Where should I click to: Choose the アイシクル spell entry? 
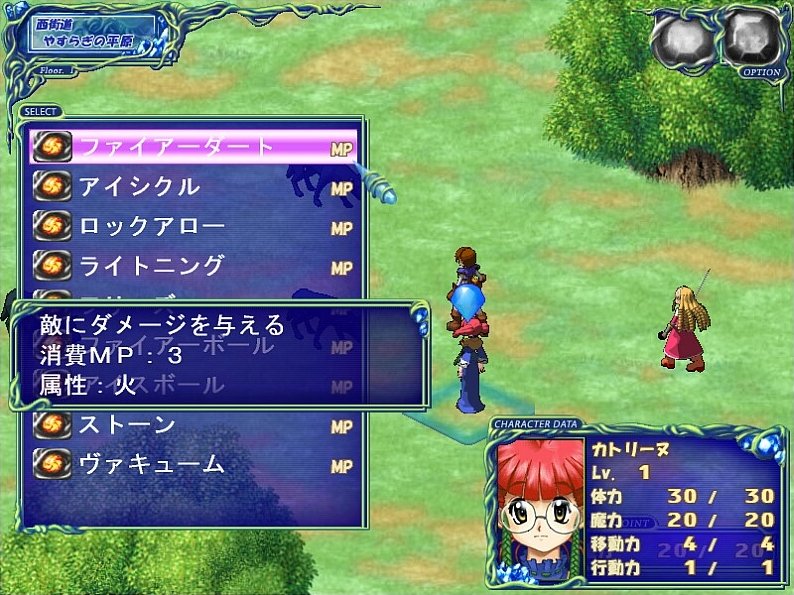[190, 187]
